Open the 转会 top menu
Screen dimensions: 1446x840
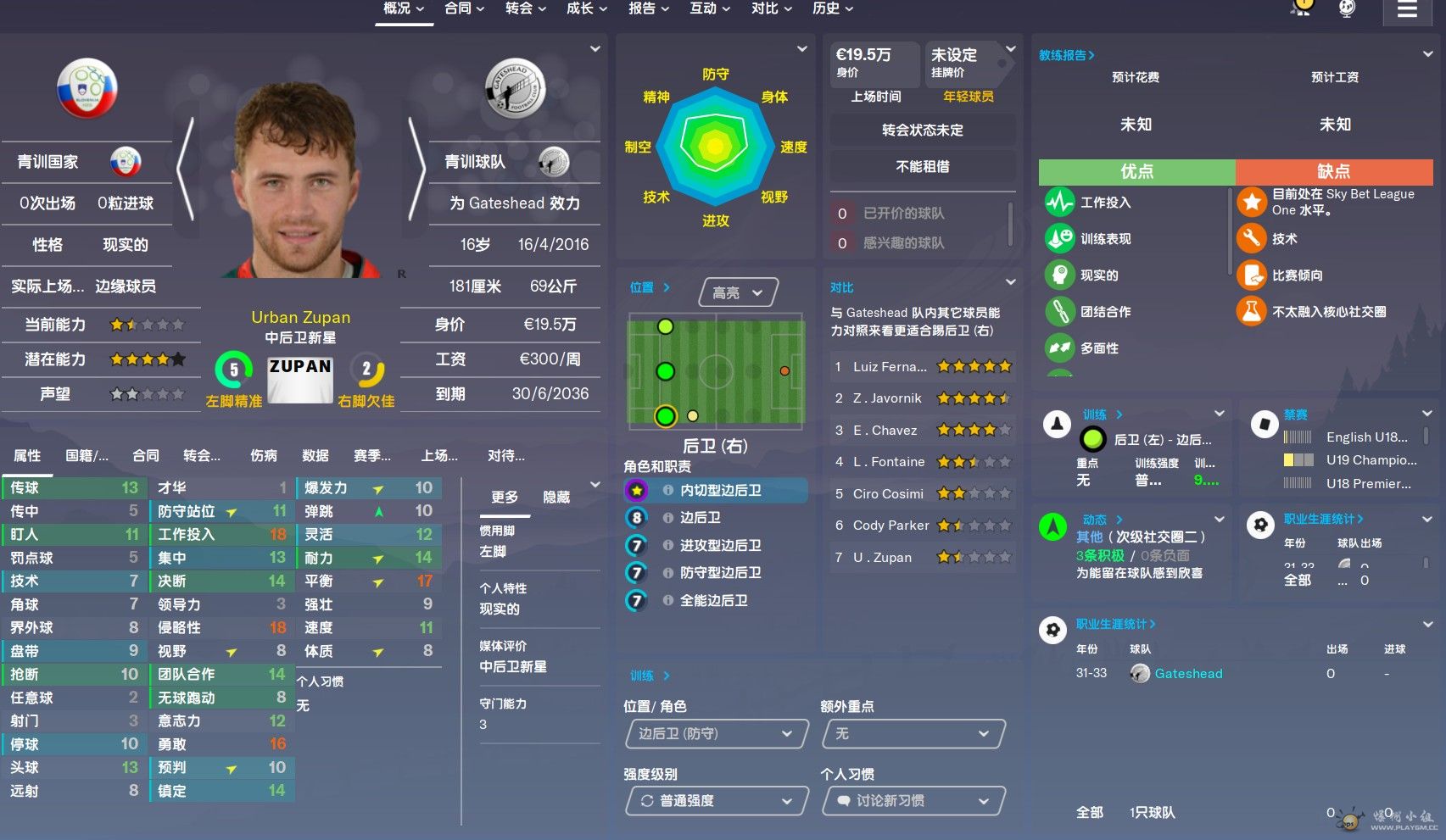point(525,8)
